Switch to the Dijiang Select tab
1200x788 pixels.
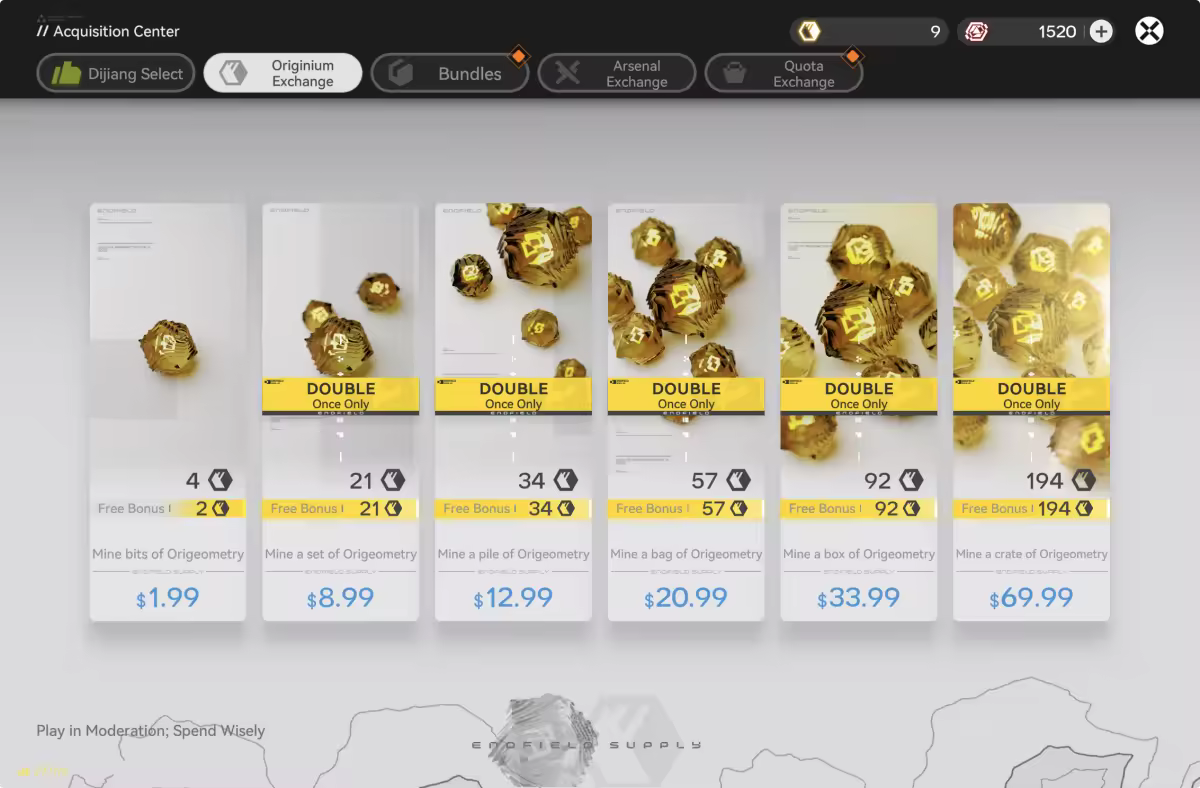pyautogui.click(x=116, y=73)
